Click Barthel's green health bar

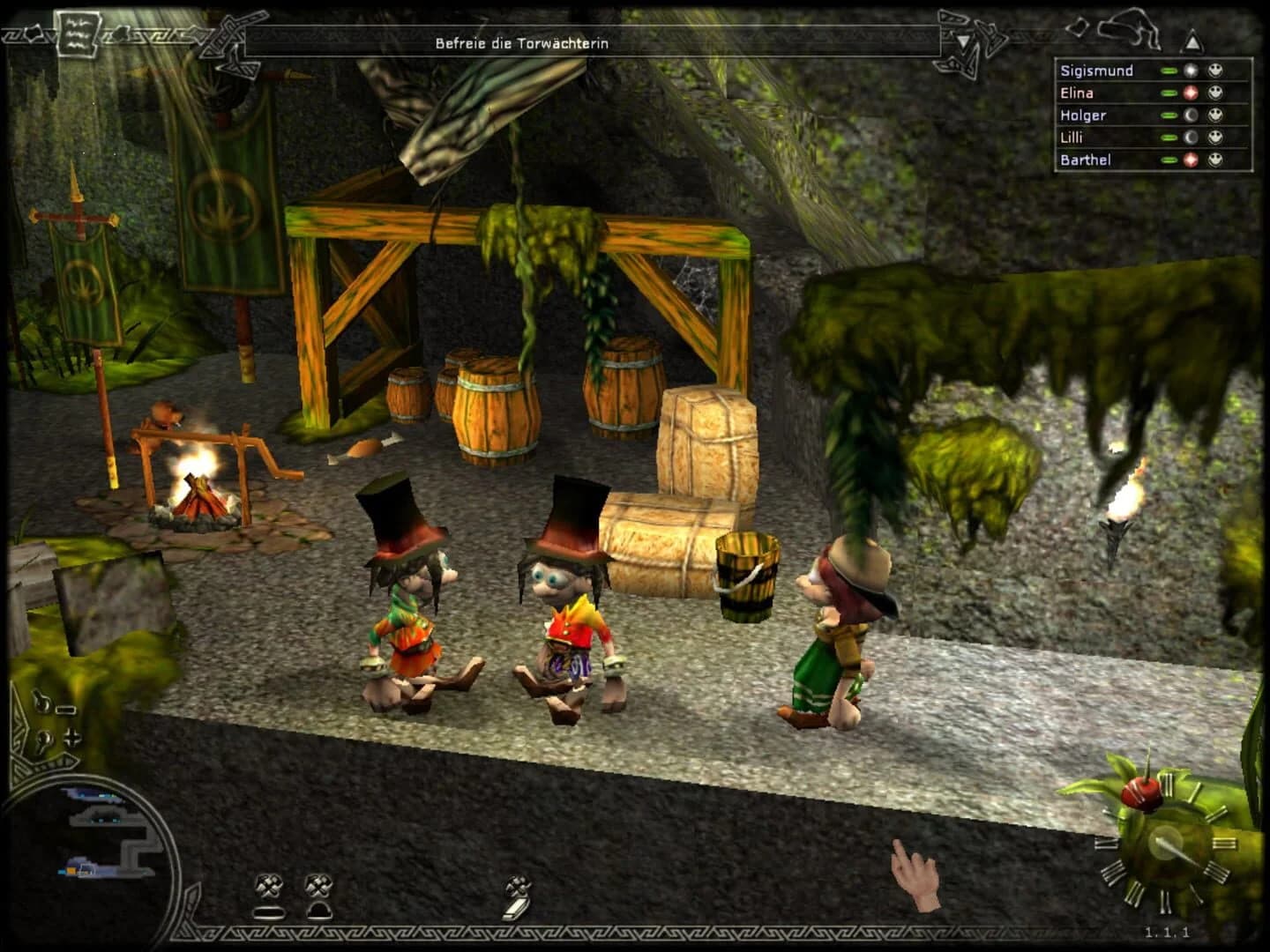tap(1169, 160)
